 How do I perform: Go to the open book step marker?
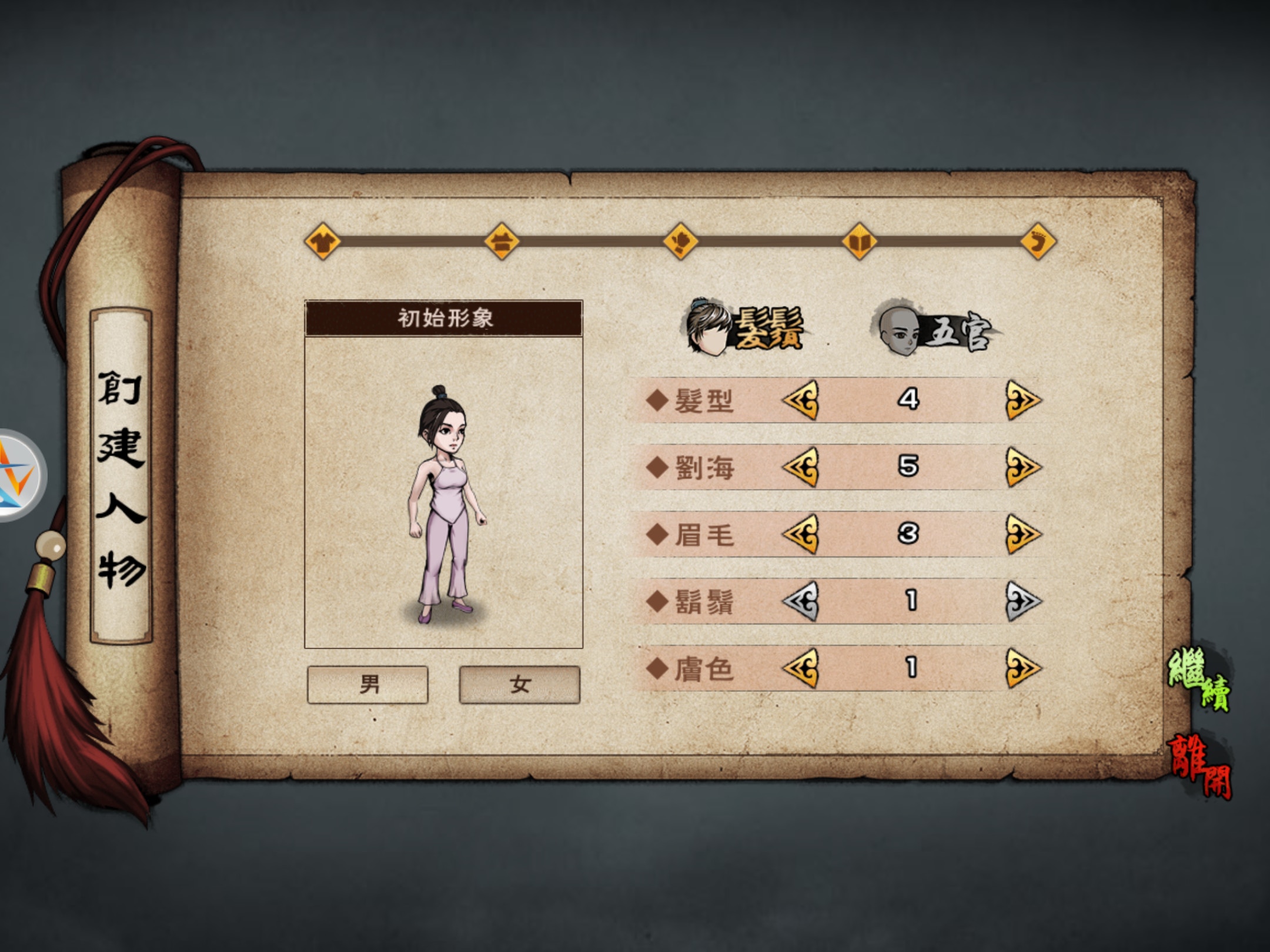tap(859, 241)
